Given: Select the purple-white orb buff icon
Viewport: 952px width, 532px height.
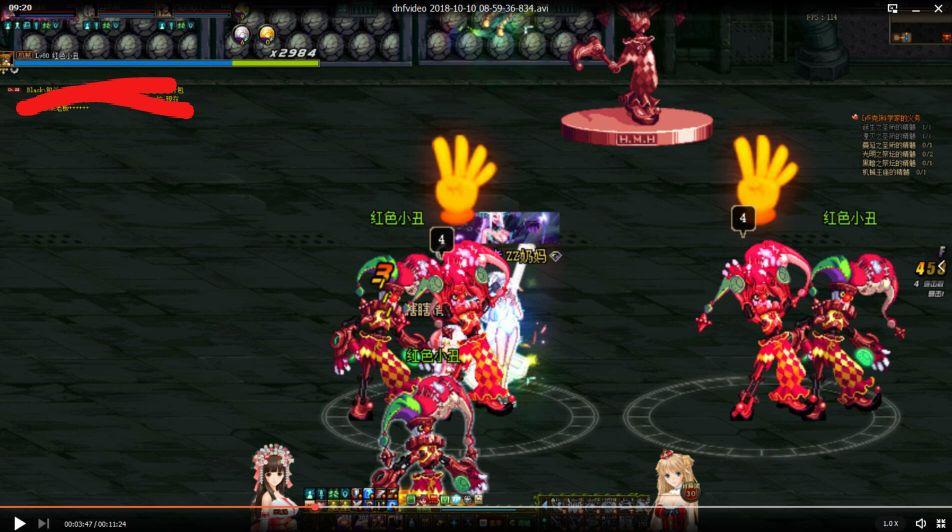Looking at the screenshot, I should tap(242, 36).
